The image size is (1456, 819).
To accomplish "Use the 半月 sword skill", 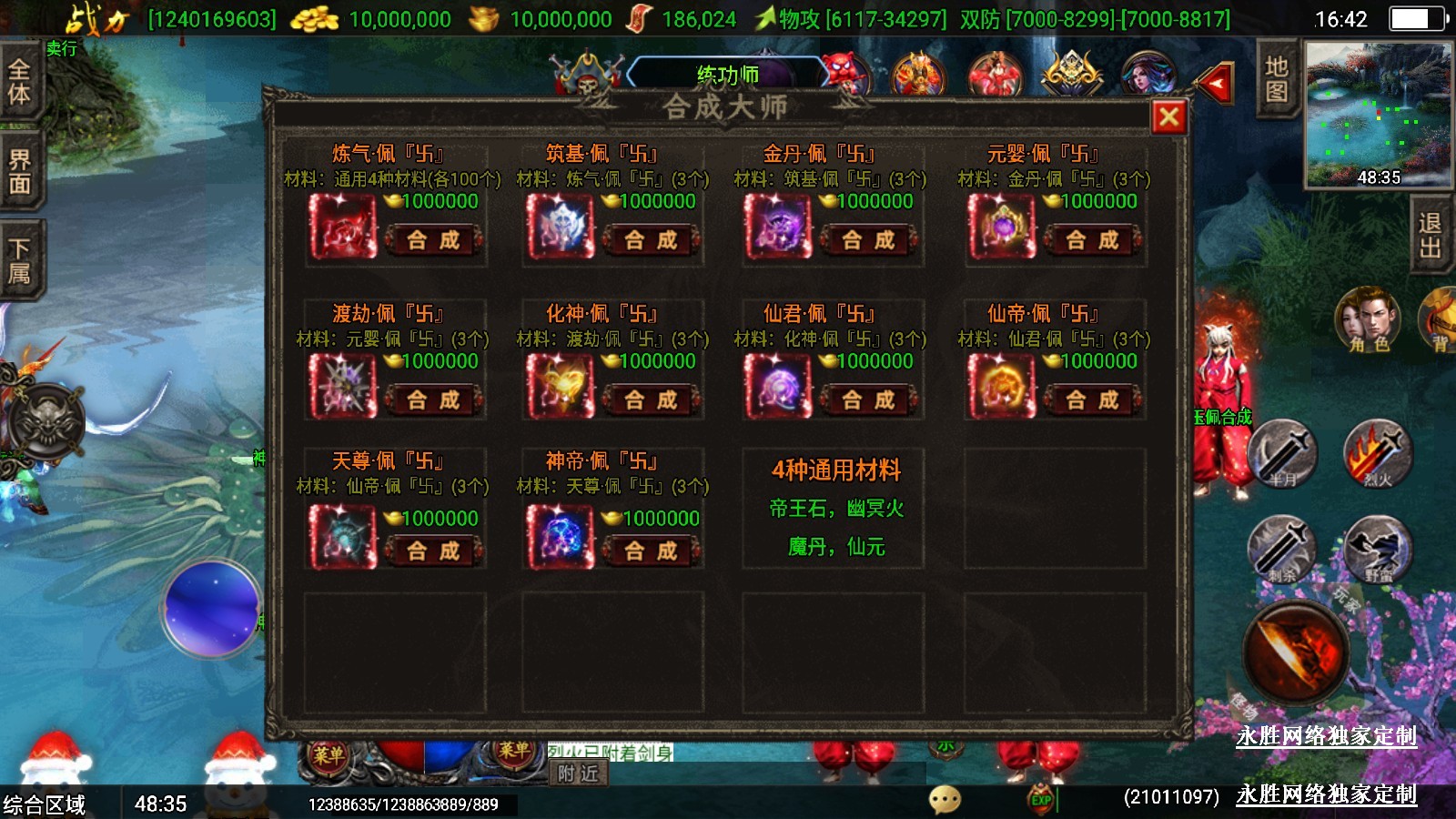I will tap(1282, 452).
